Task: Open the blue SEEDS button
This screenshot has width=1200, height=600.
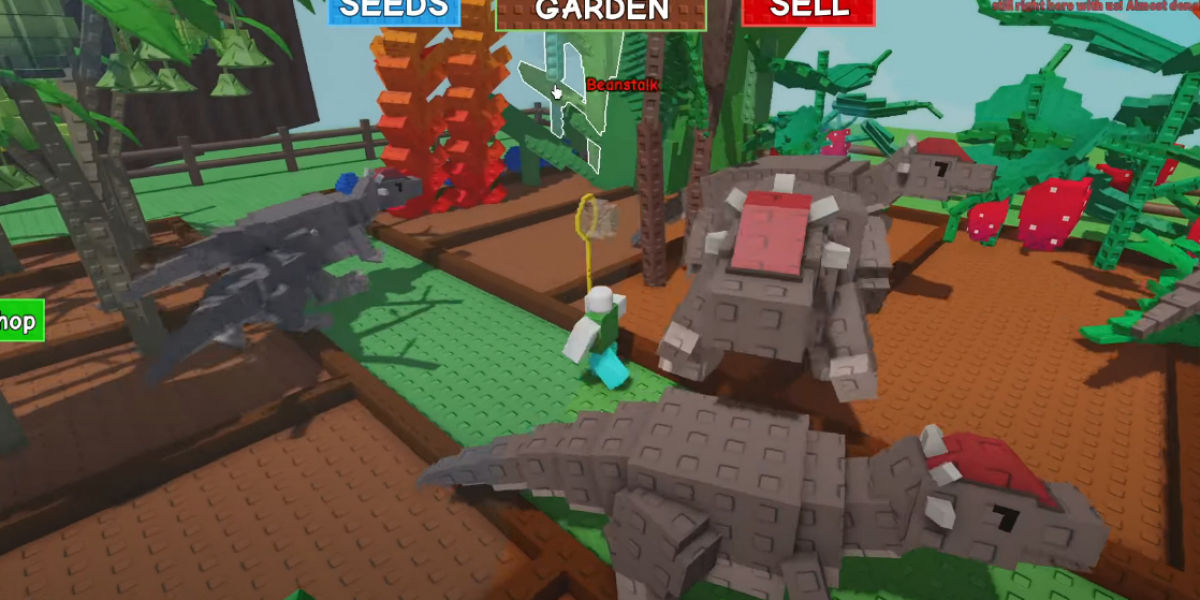Action: (x=393, y=10)
